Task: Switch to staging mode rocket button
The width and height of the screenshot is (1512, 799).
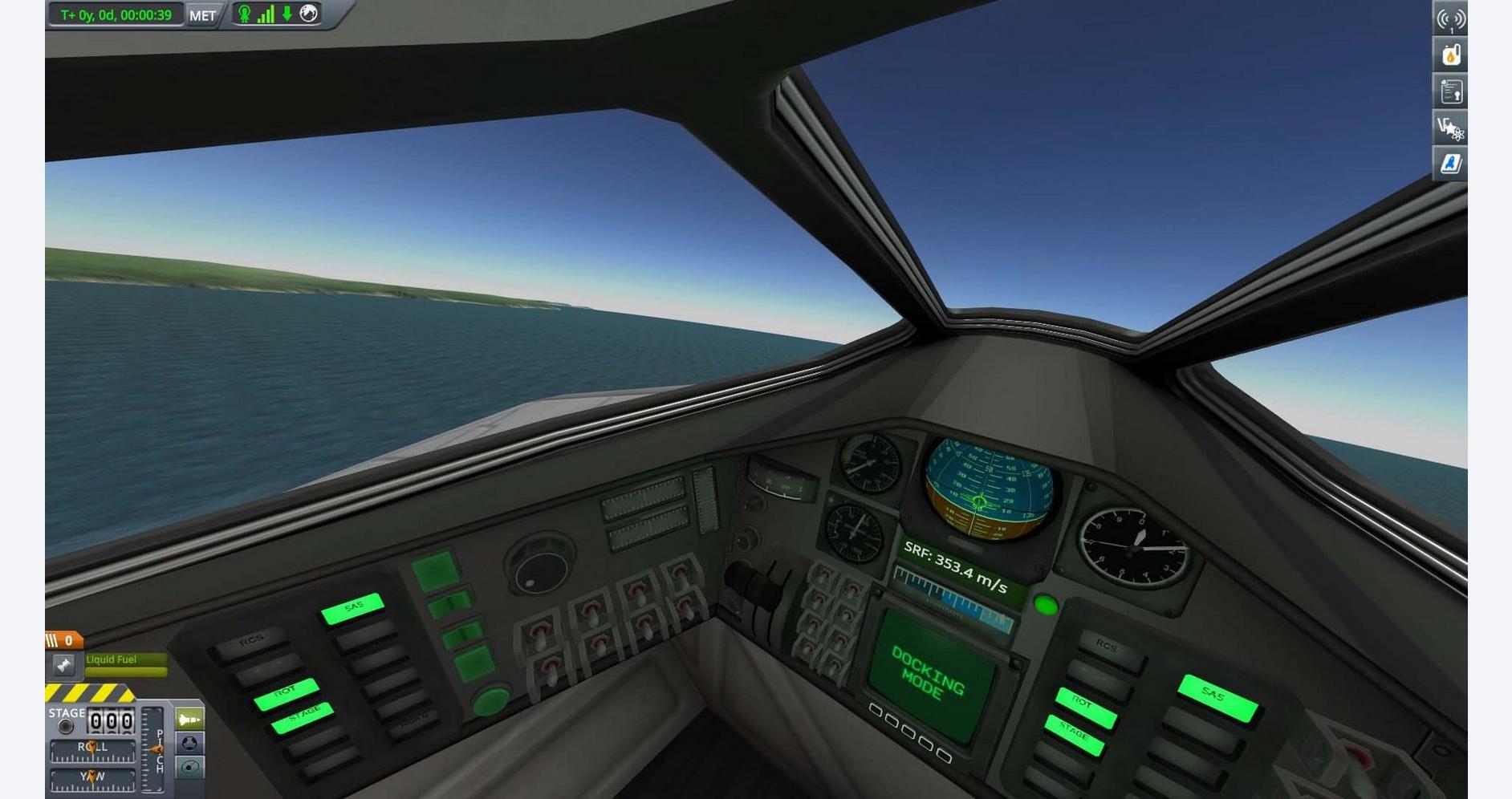Action: point(189,719)
